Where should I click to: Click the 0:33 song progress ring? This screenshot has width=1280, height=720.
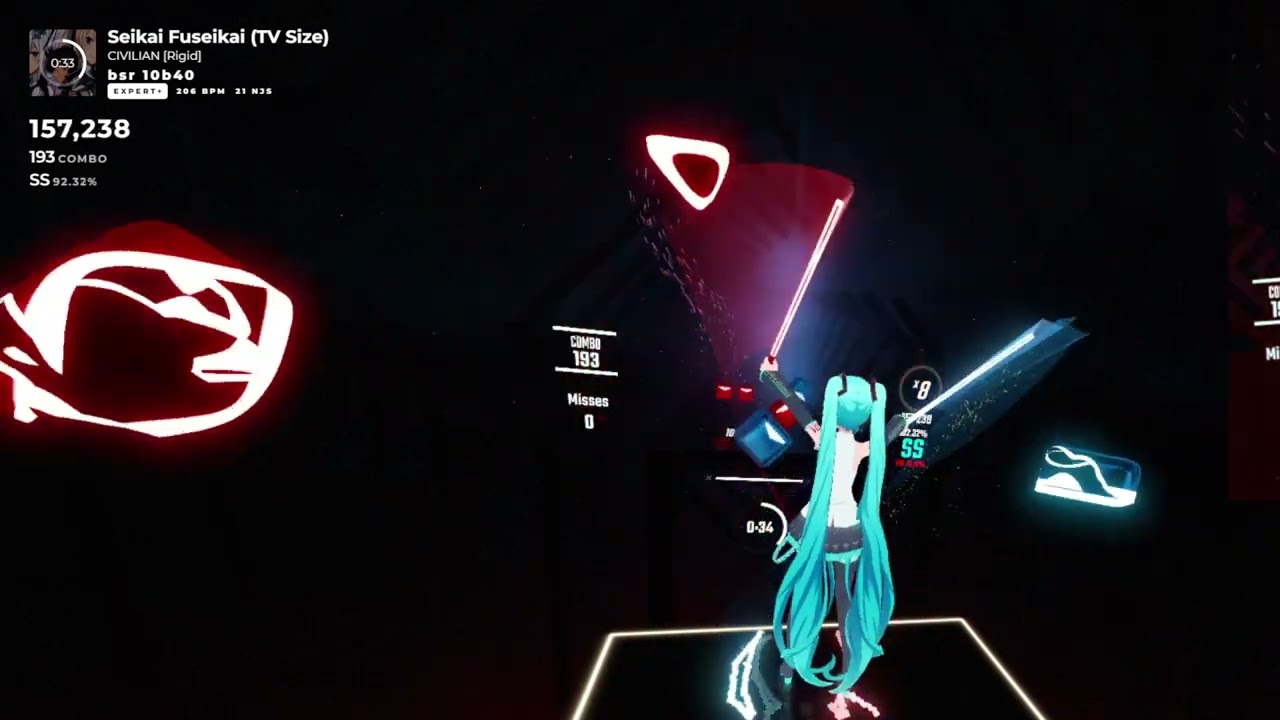[x=62, y=62]
